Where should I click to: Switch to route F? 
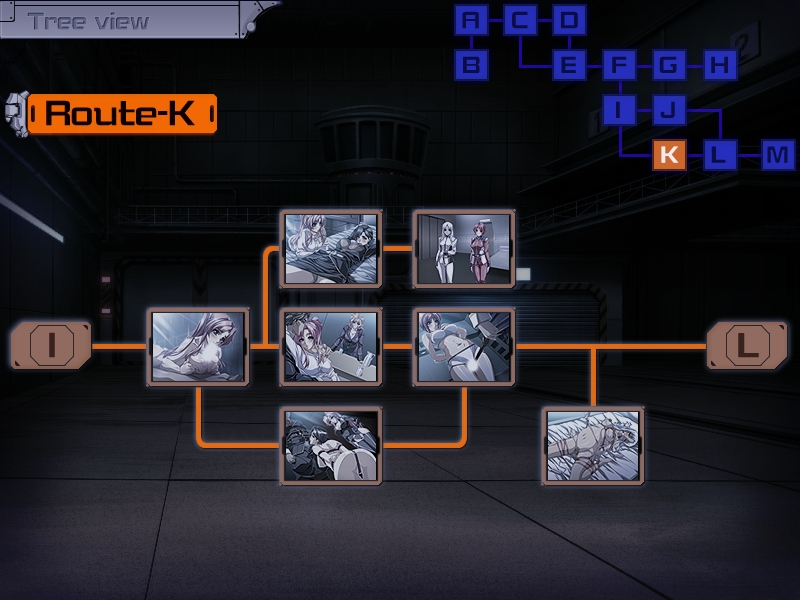click(619, 66)
